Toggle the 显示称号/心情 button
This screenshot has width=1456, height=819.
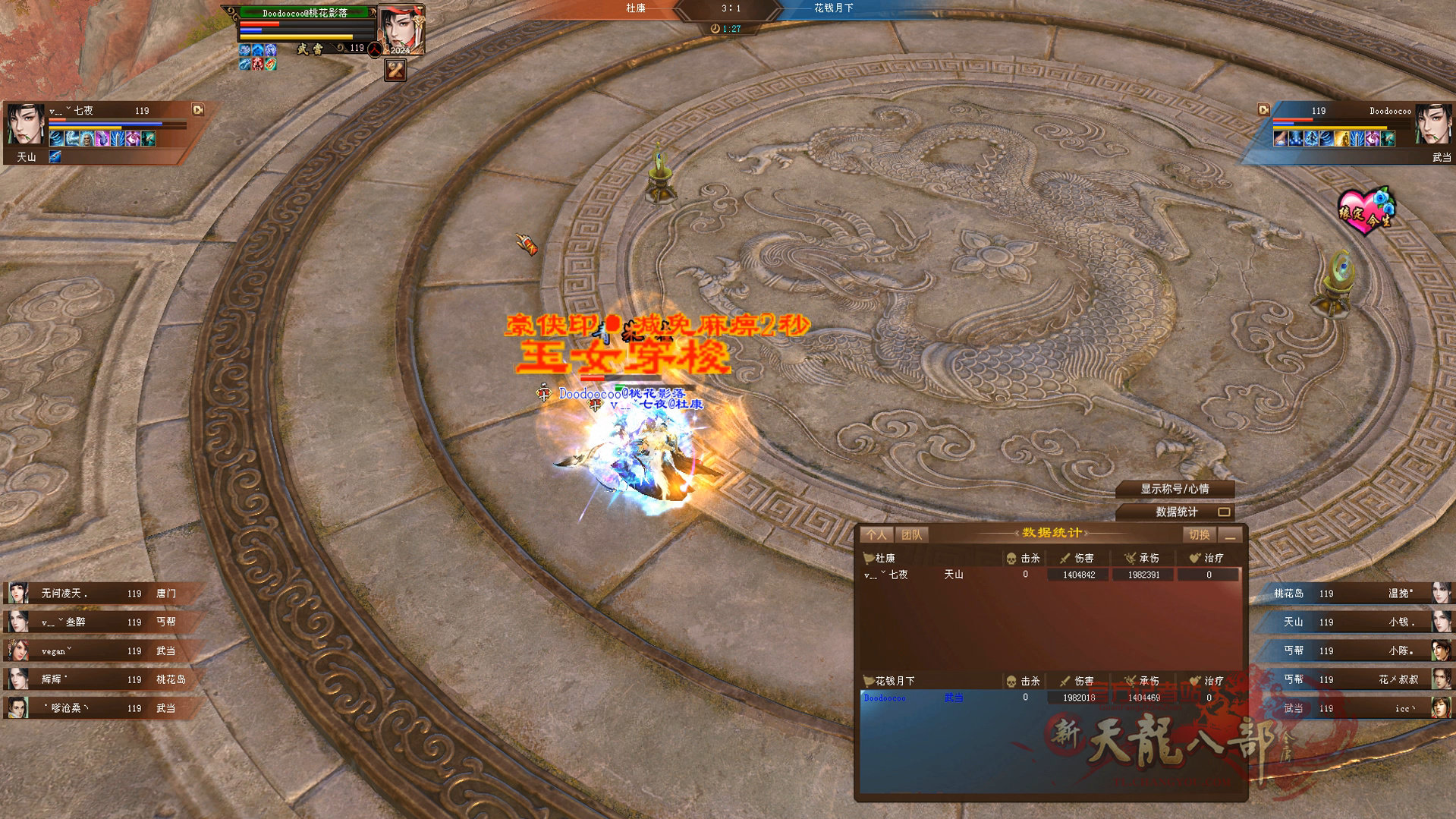(x=1175, y=489)
